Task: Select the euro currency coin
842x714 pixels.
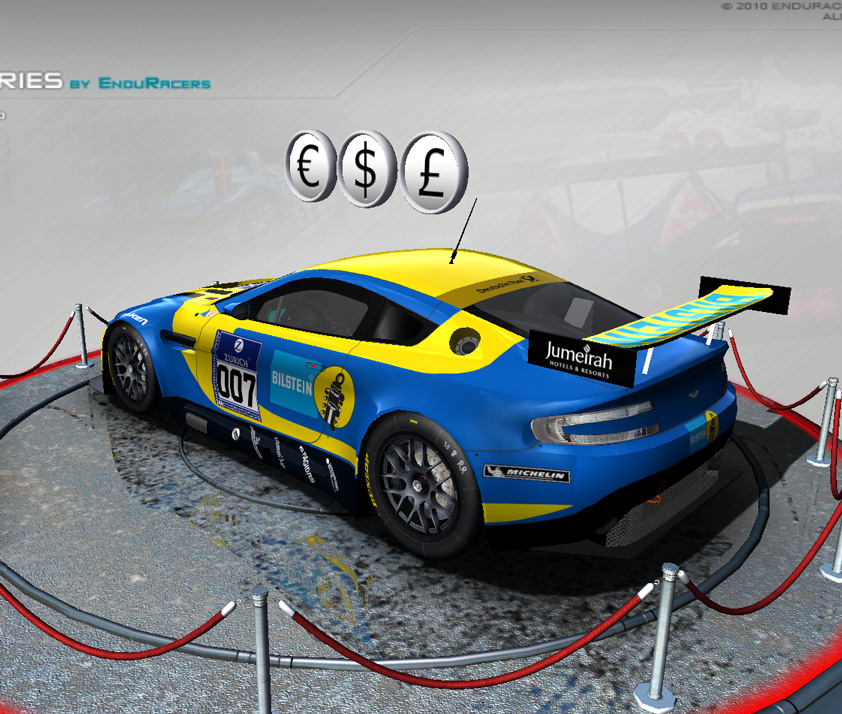Action: pos(312,166)
